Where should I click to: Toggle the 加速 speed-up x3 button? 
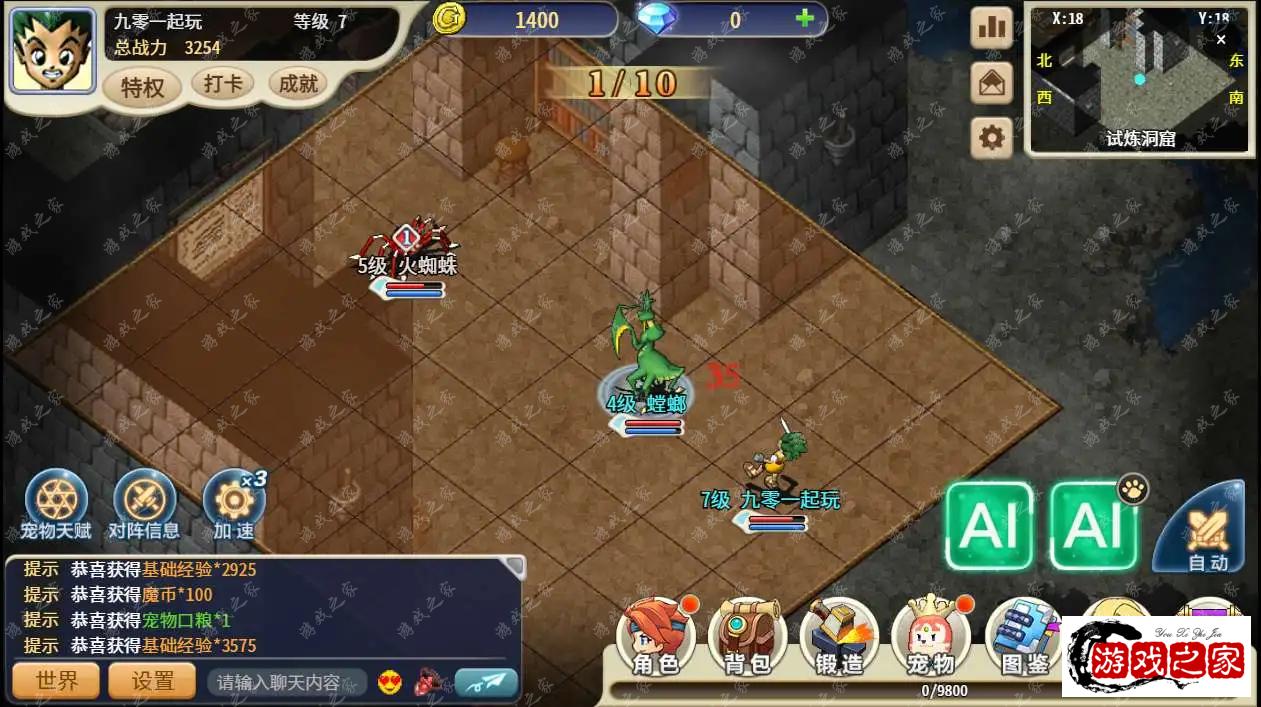[233, 503]
